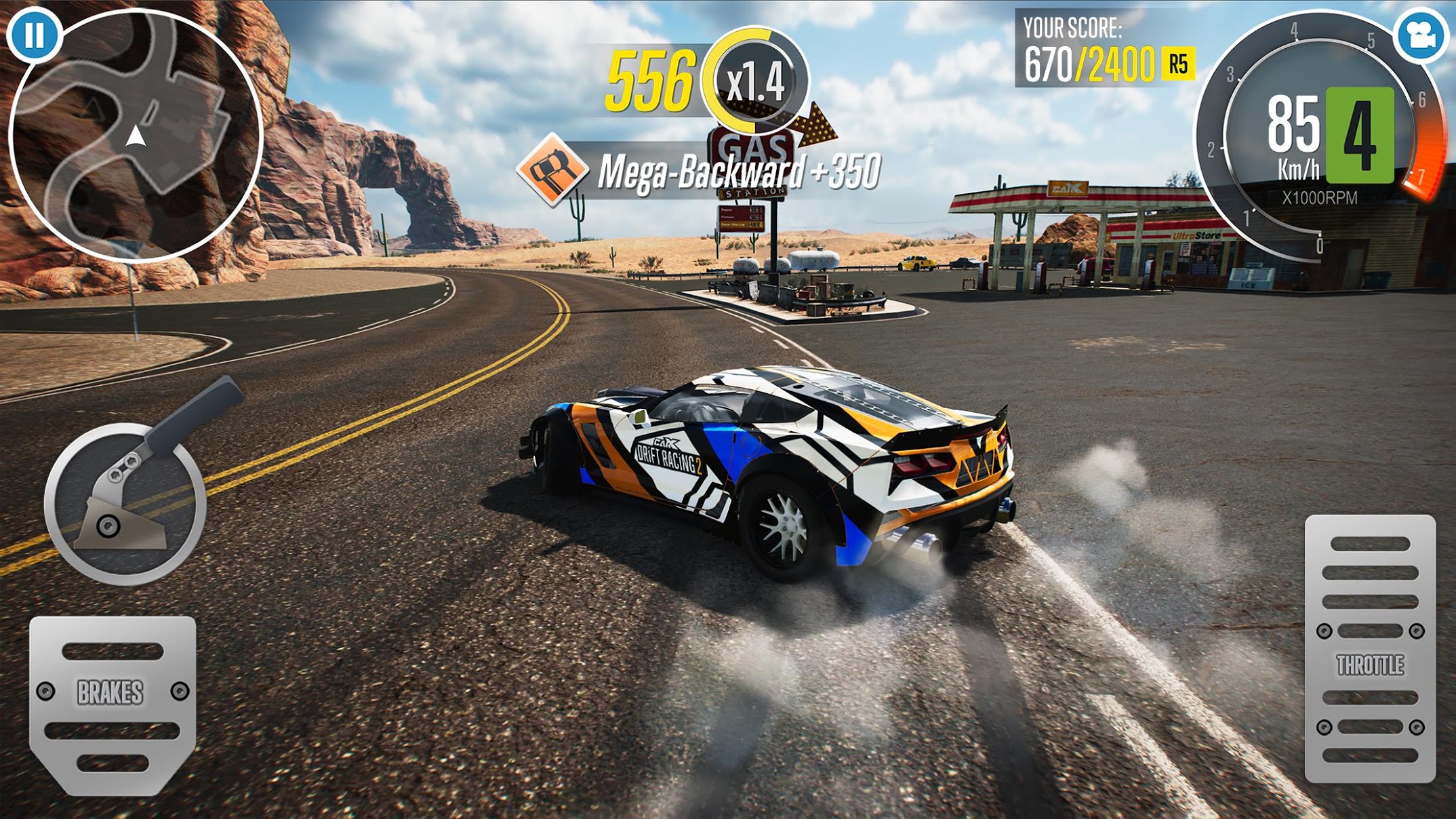Screen dimensions: 1456x819
Task: Open the minimap view
Action: click(x=136, y=136)
